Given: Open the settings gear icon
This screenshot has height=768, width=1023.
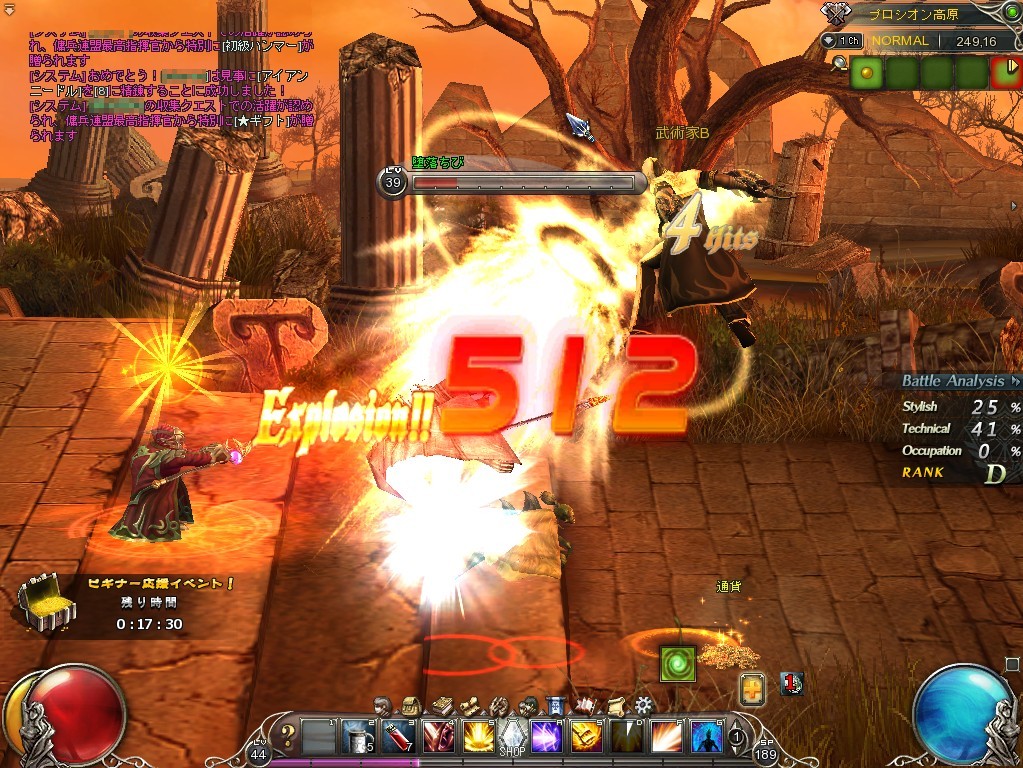Looking at the screenshot, I should 644,705.
